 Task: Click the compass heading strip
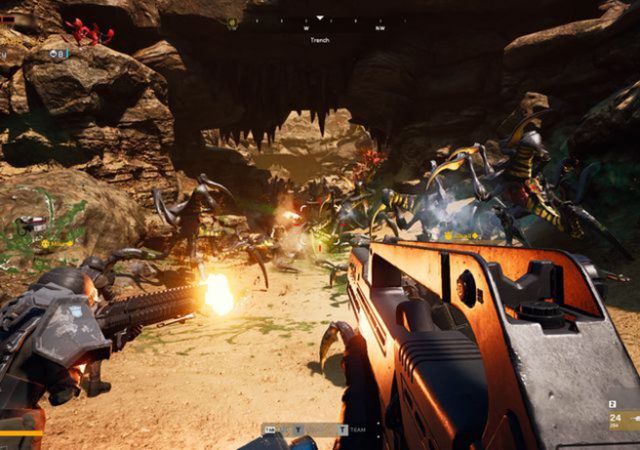(x=320, y=21)
